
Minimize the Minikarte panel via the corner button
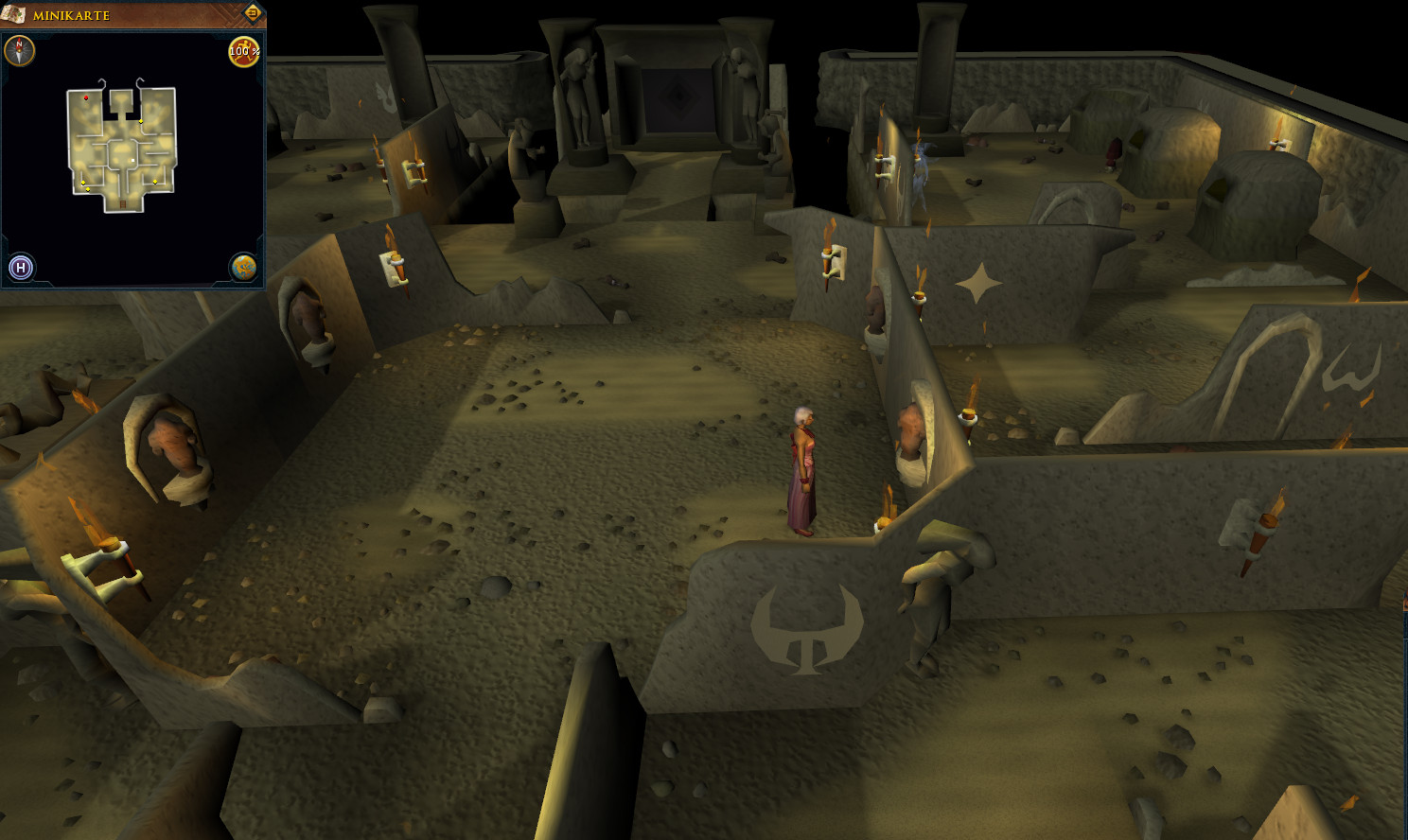point(253,13)
